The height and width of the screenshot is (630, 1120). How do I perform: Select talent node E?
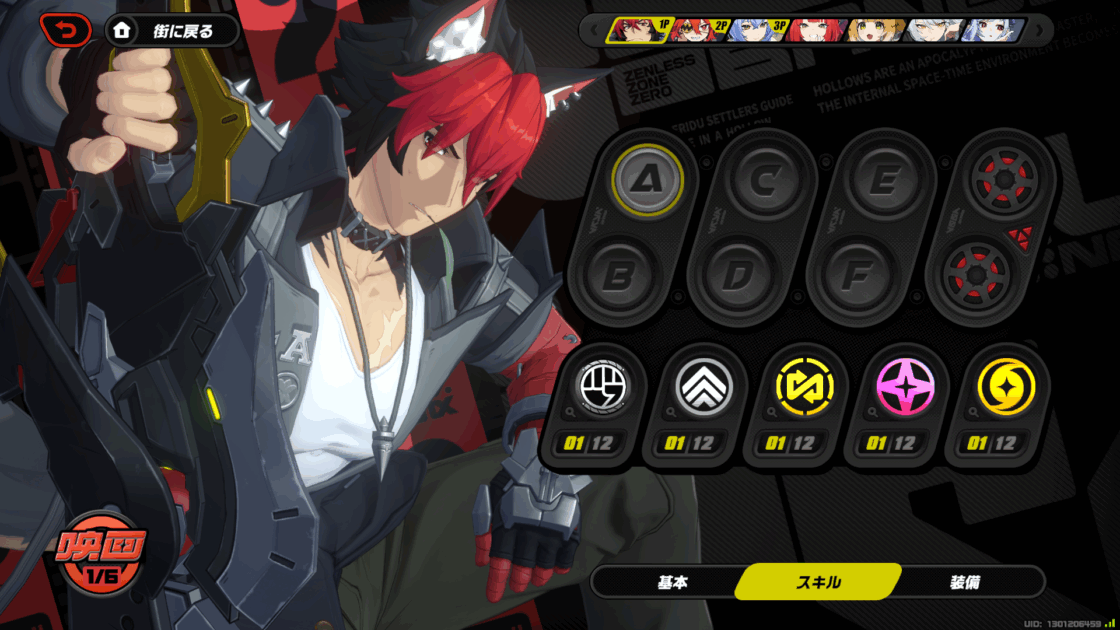(881, 180)
